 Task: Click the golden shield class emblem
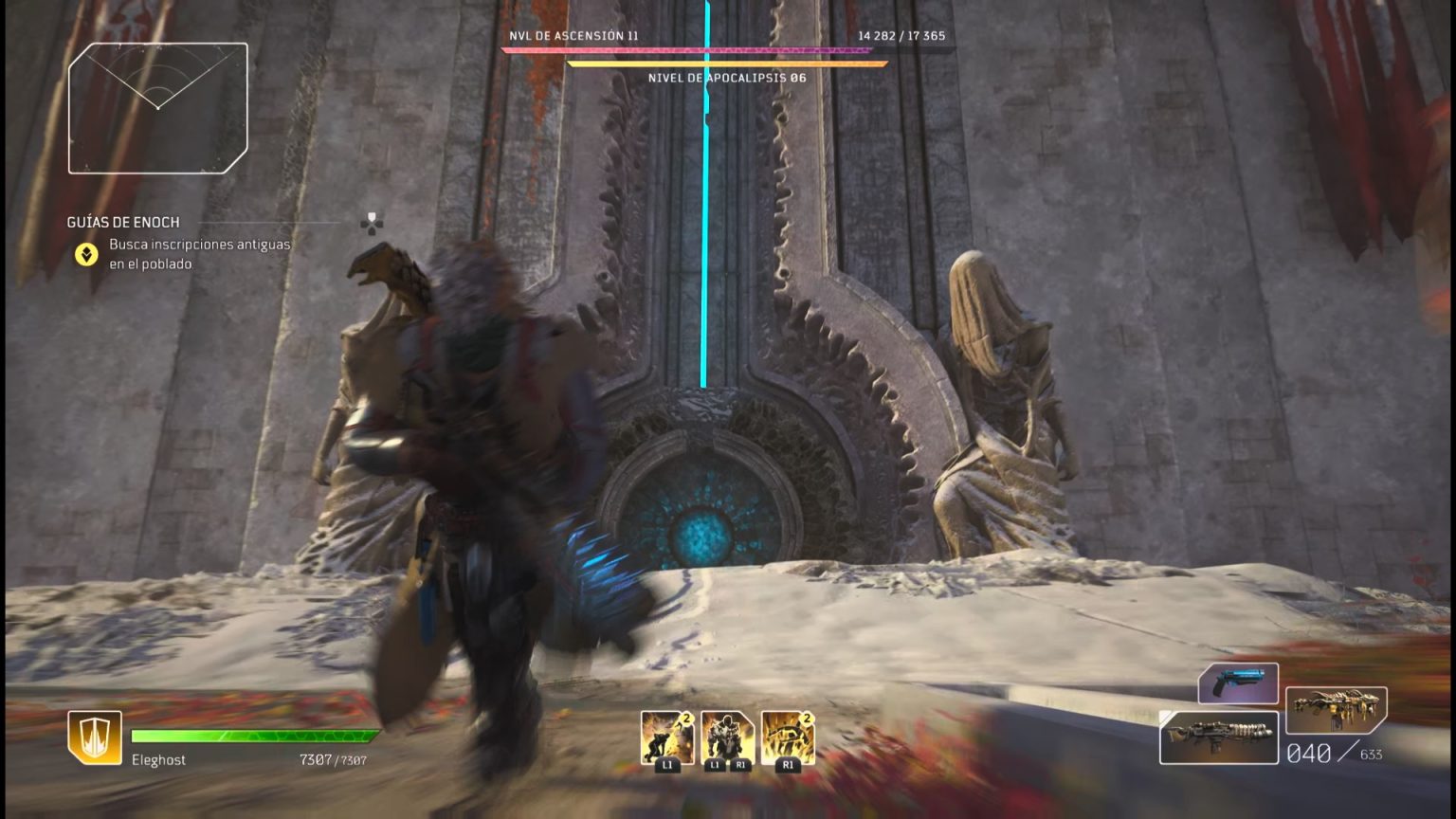(x=95, y=737)
